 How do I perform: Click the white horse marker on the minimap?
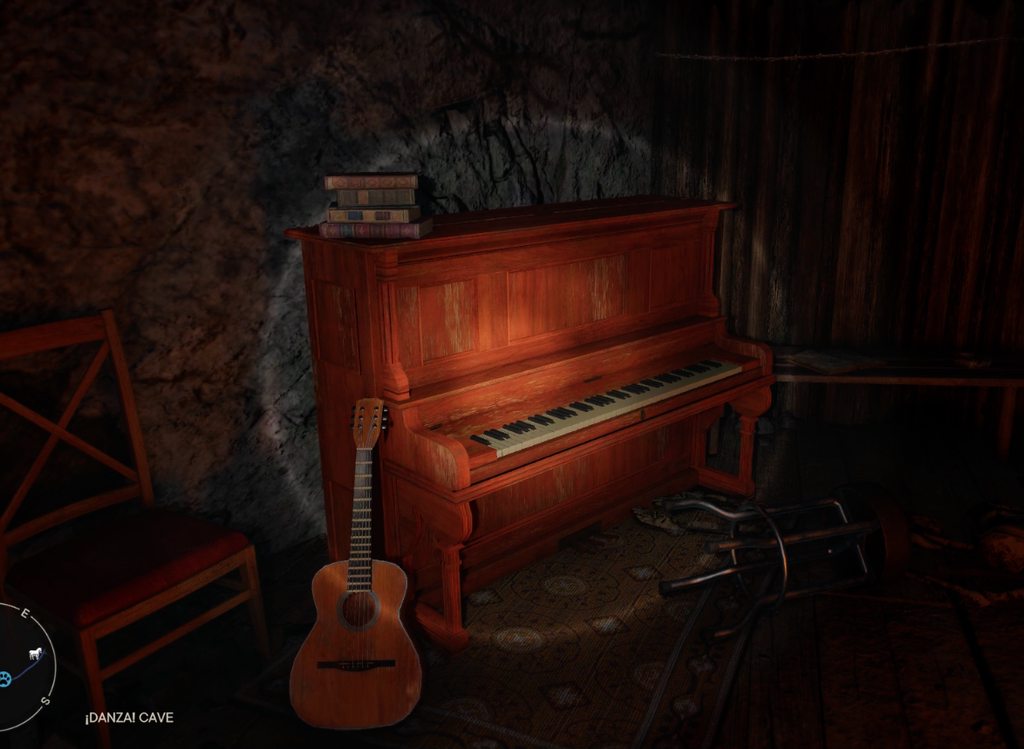pos(36,654)
